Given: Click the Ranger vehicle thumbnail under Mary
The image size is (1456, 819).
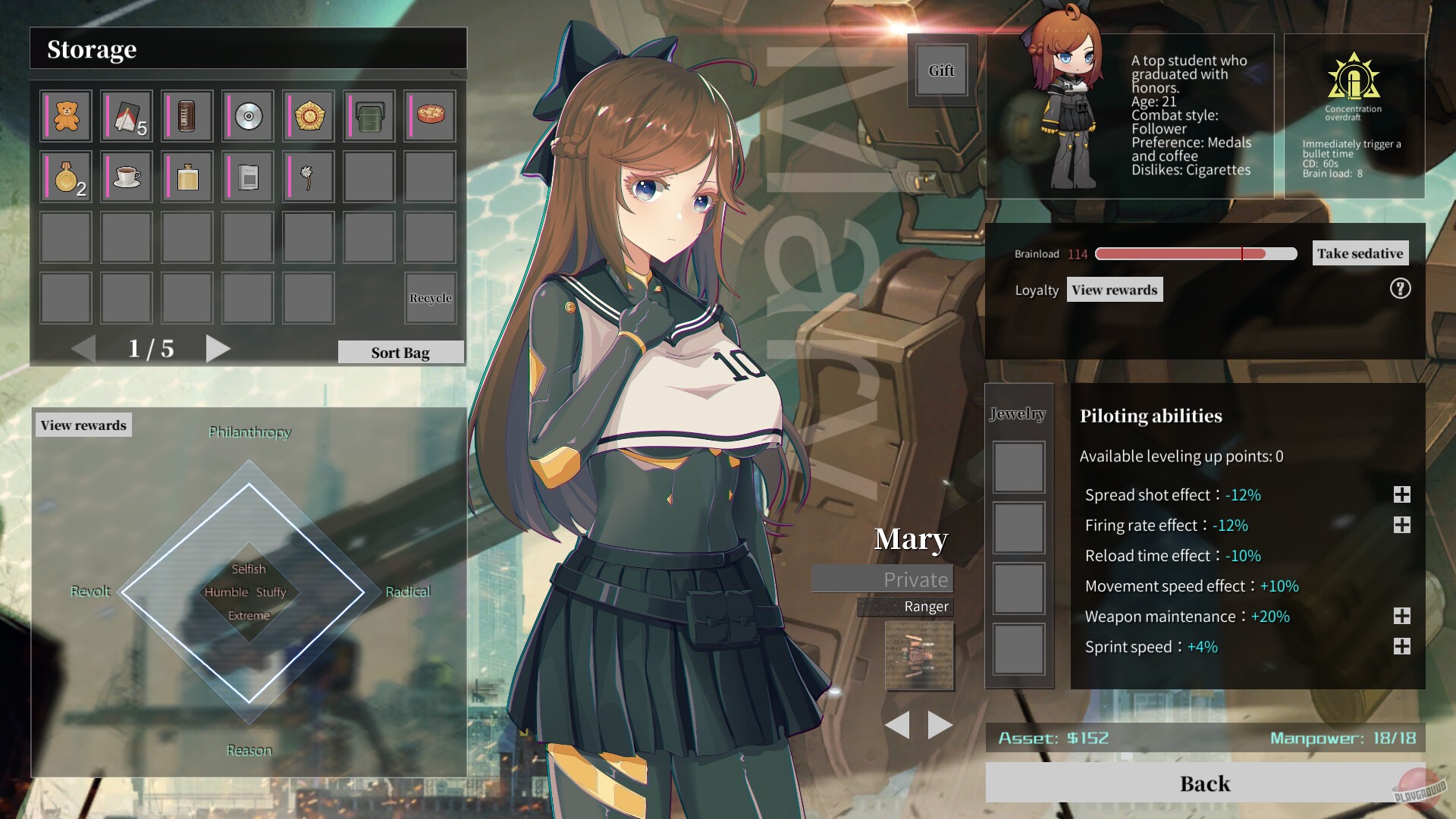Looking at the screenshot, I should click(x=918, y=657).
